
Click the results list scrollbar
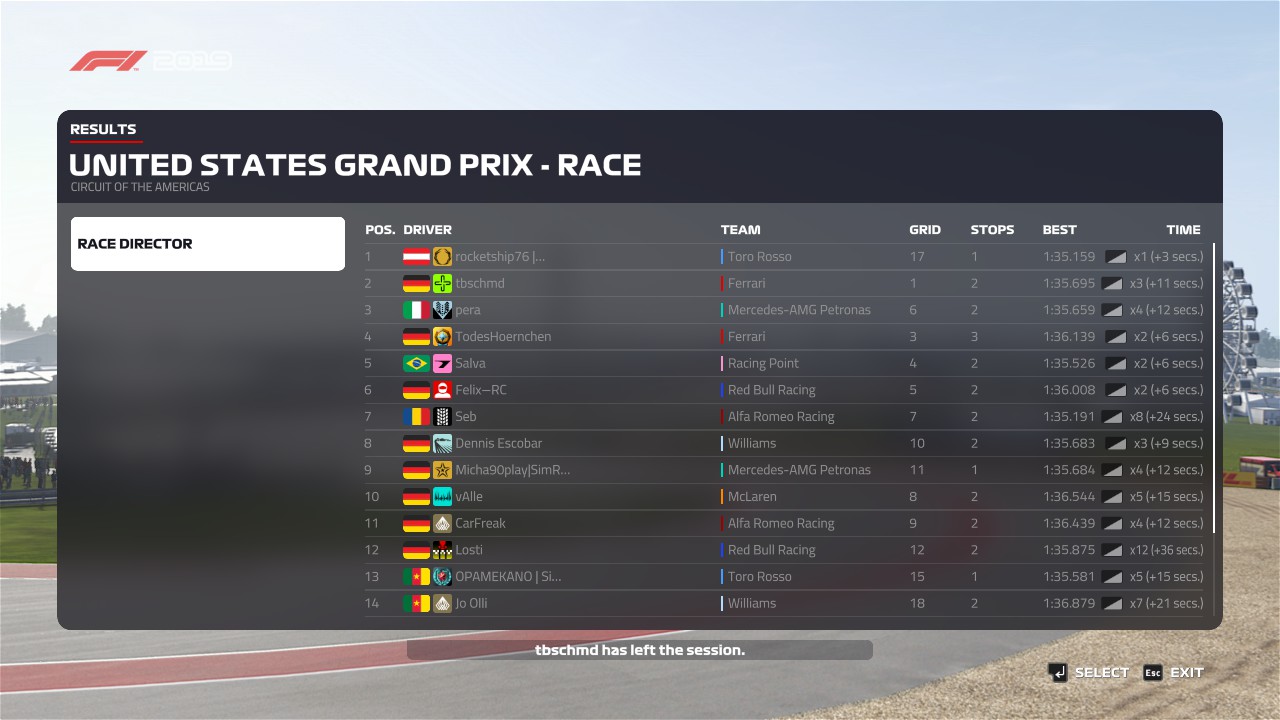(x=1215, y=388)
